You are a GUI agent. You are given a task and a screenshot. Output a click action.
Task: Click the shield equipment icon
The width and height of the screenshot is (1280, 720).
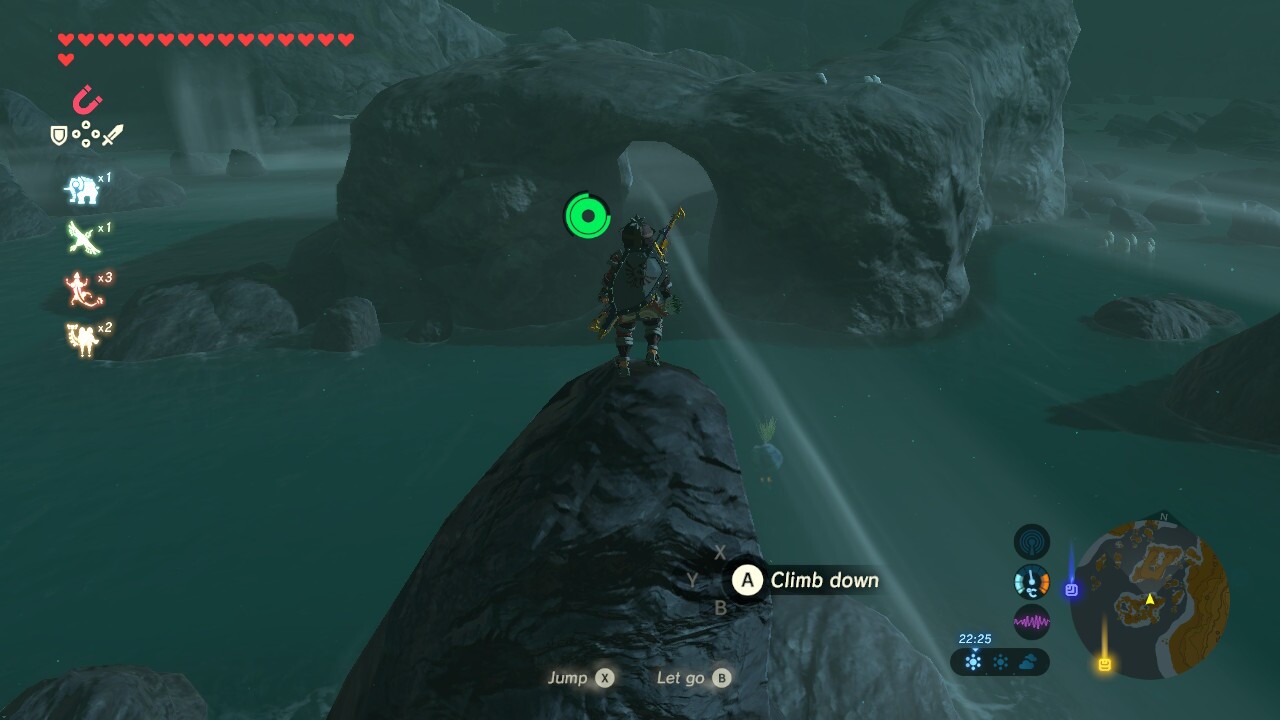[60, 135]
